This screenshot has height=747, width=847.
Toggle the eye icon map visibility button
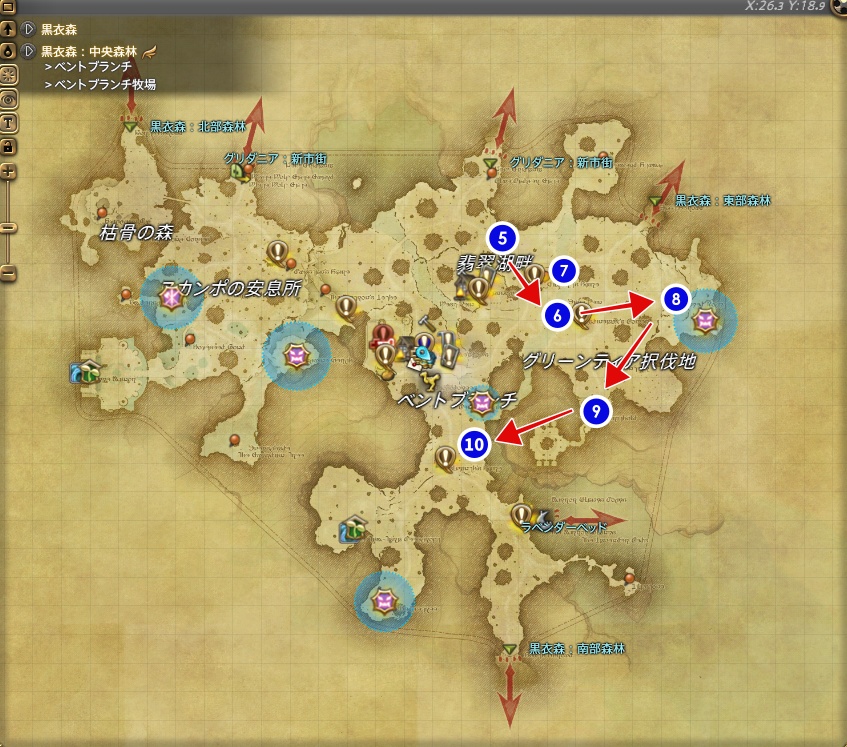[8, 99]
